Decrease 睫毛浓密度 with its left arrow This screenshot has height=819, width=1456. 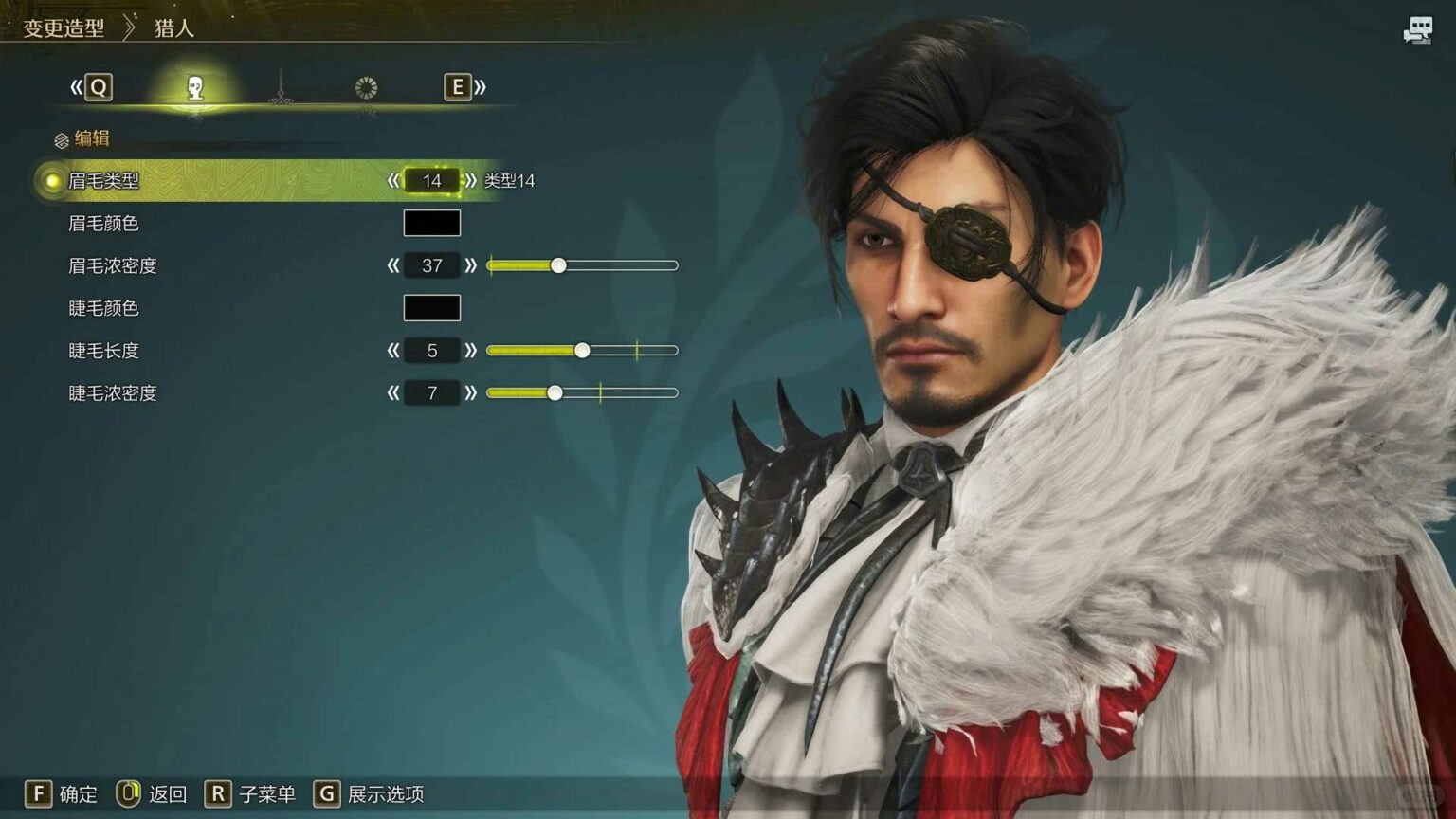[393, 392]
